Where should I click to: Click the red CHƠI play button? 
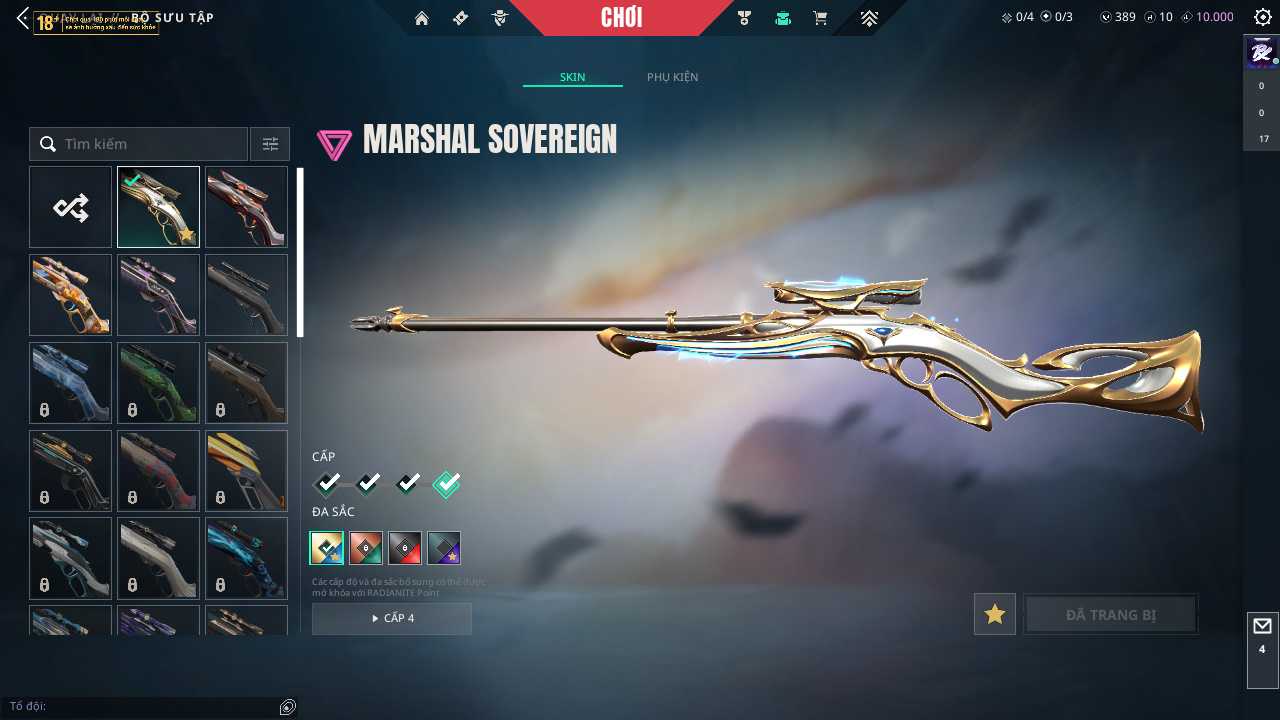(621, 18)
